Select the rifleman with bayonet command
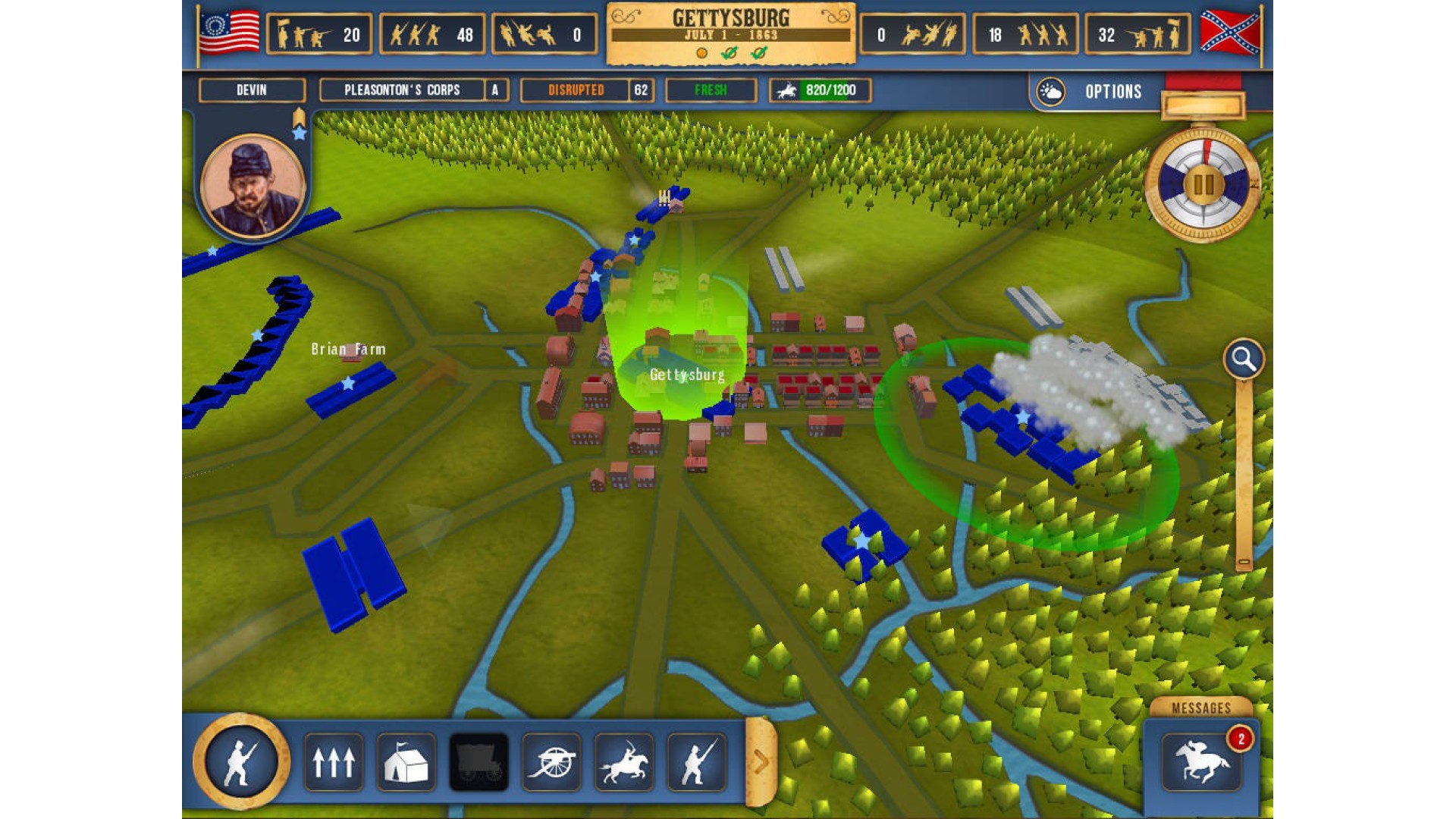This screenshot has width=1456, height=819. (697, 762)
